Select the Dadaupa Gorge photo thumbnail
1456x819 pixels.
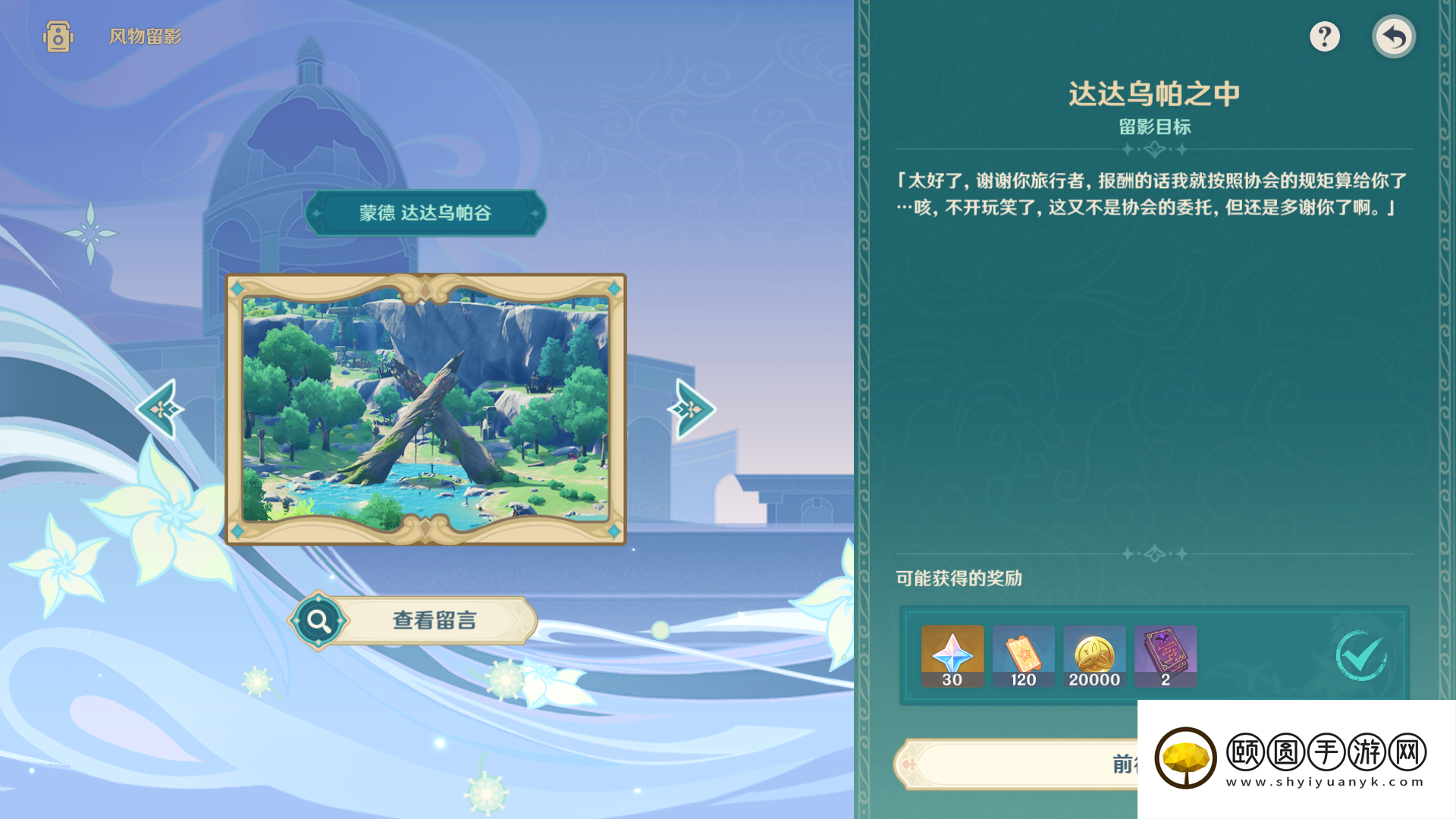click(426, 409)
